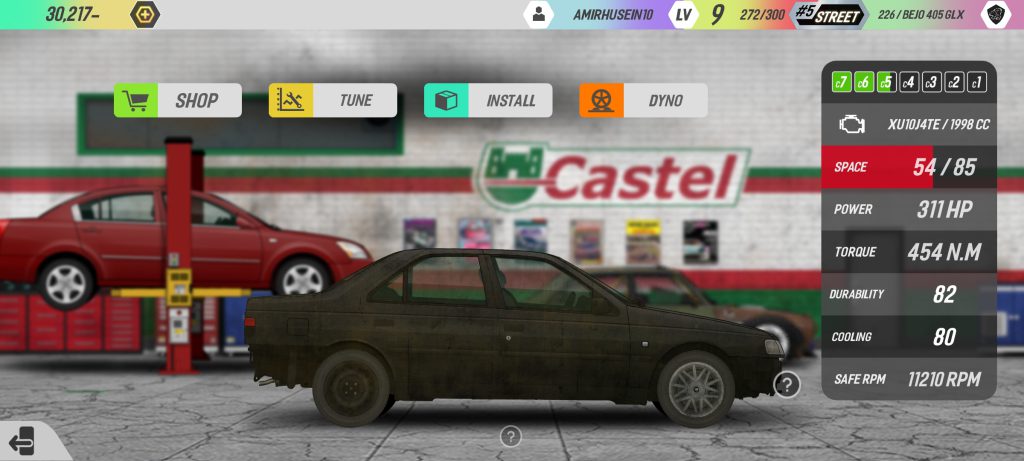Screen dimensions: 1024x461
Task: Open the Tune menu
Action: pos(333,100)
